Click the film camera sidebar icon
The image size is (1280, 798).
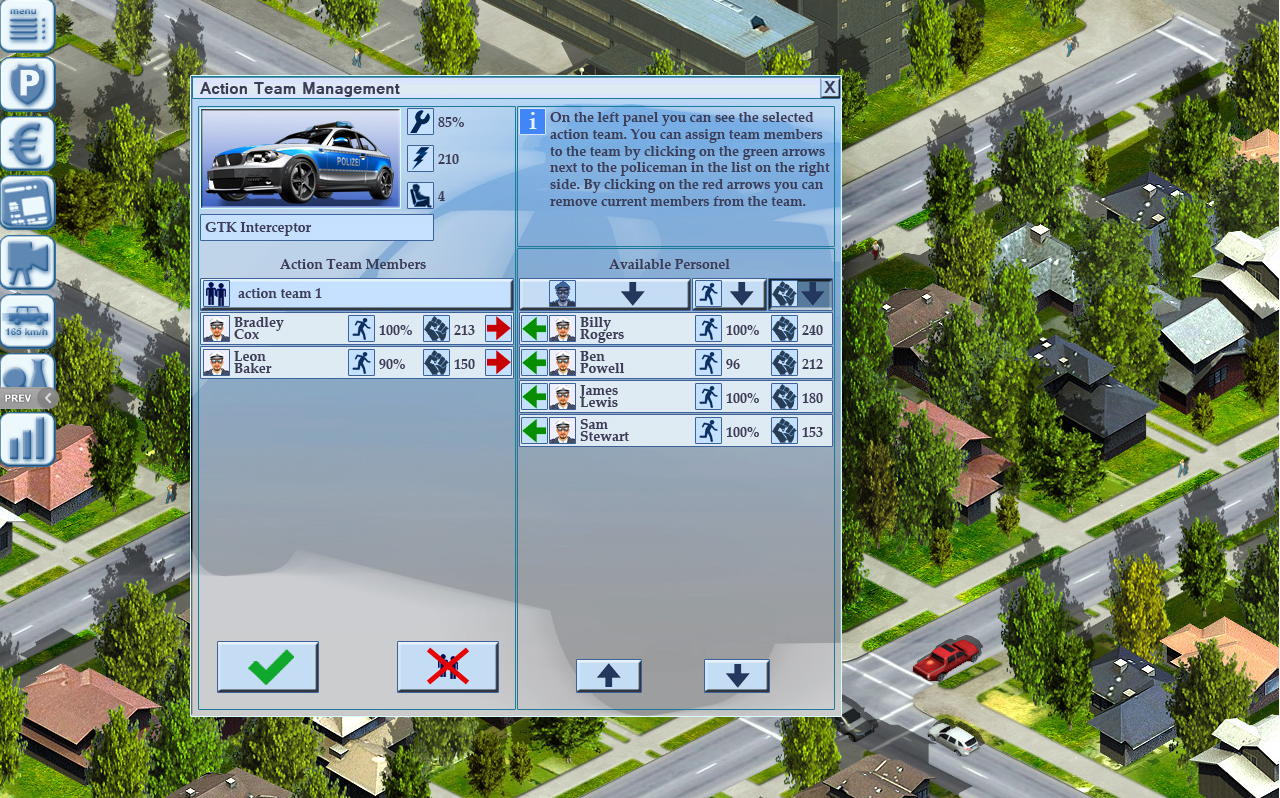[27, 261]
